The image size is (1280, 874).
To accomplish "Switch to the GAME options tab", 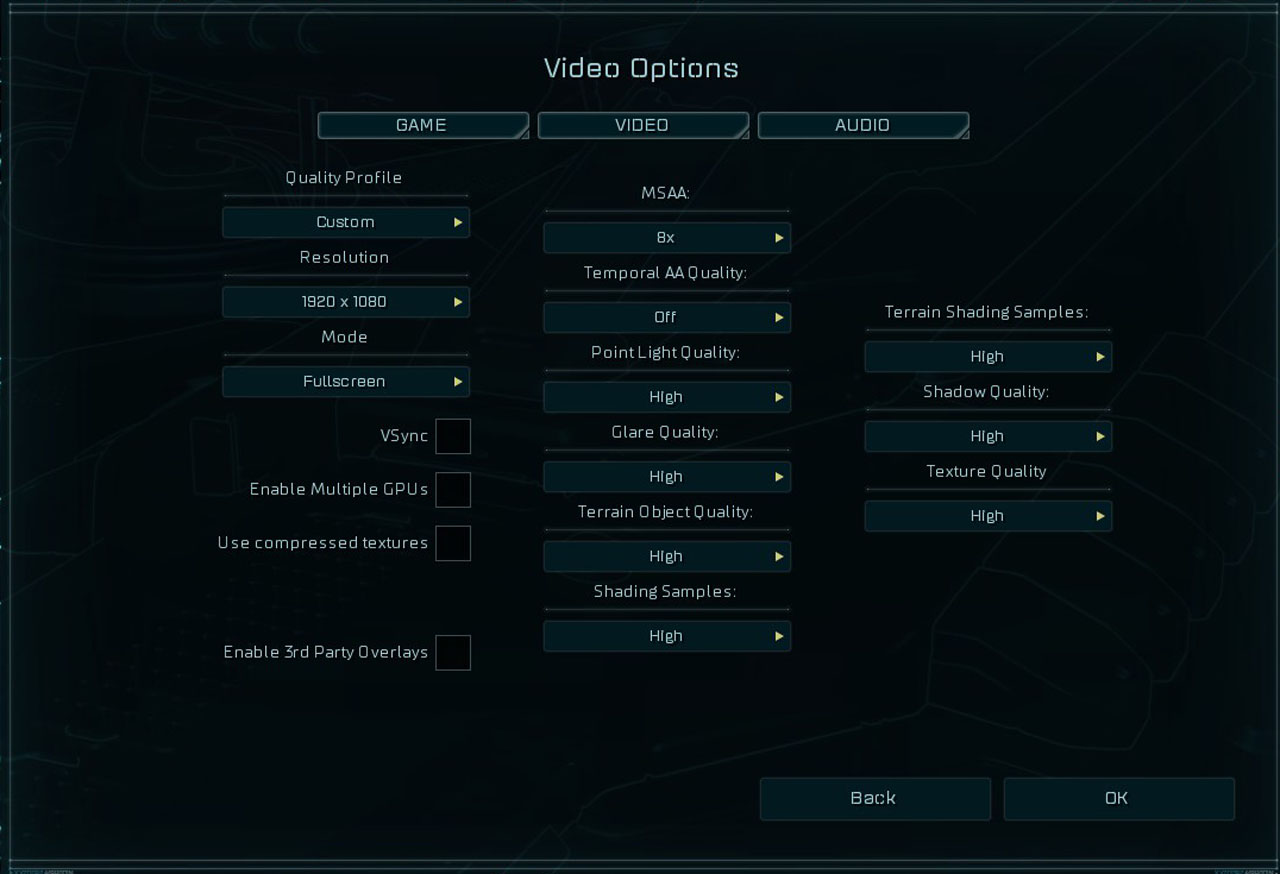I will 422,125.
